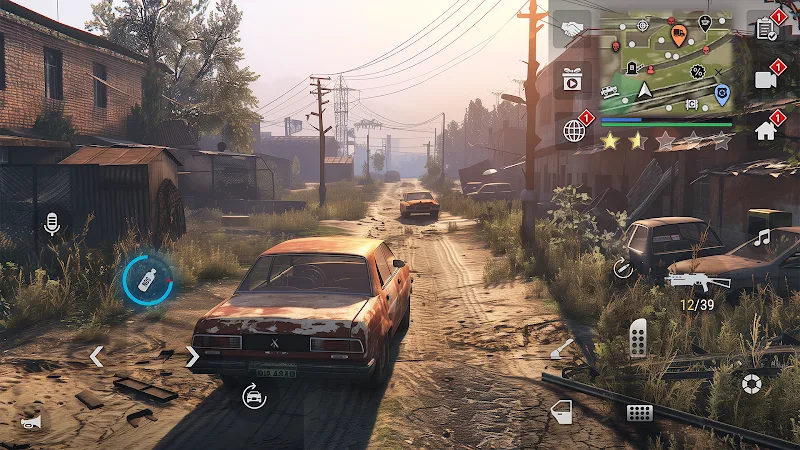800x450 pixels.
Task: Open the gift box video reward
Action: 572,79
